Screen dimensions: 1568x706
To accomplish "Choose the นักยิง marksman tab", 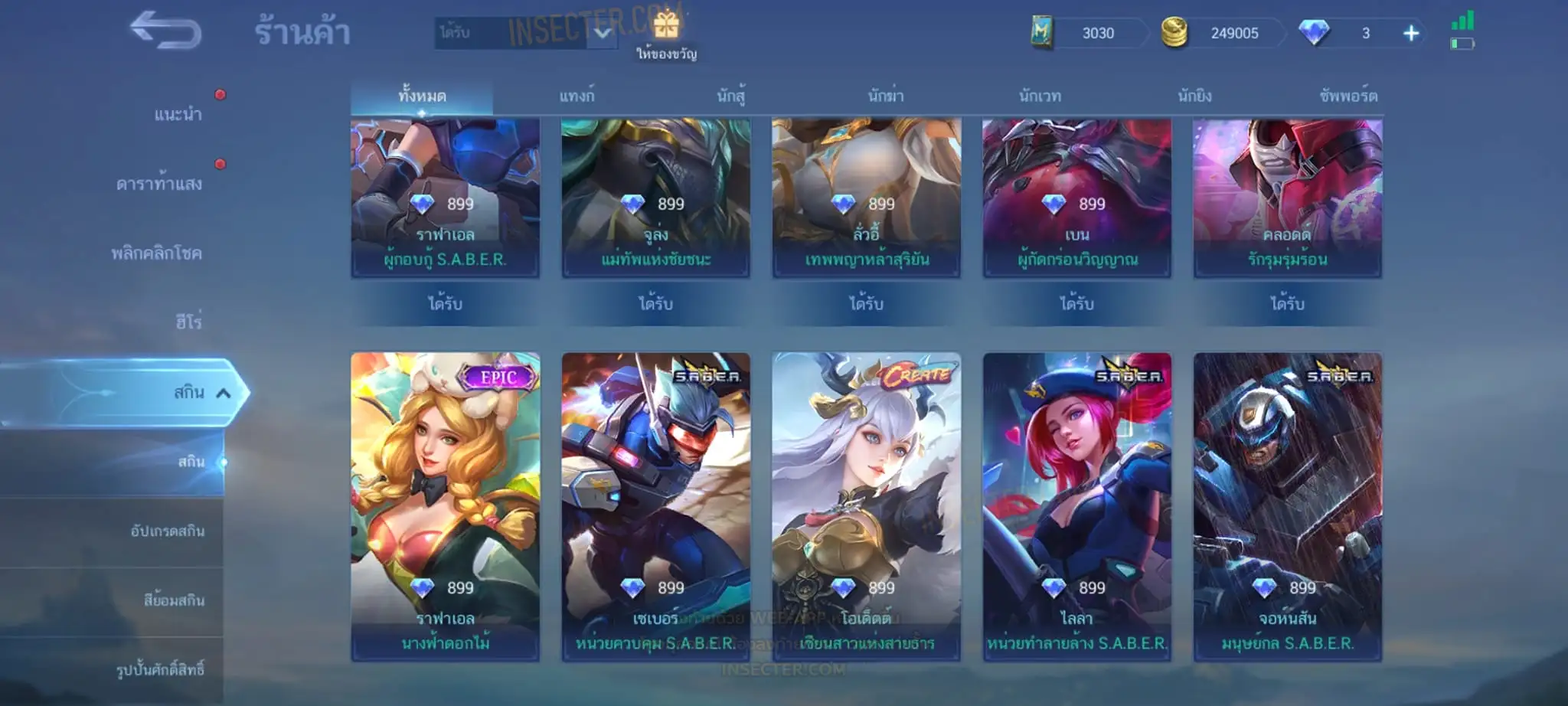I will tap(1194, 96).
